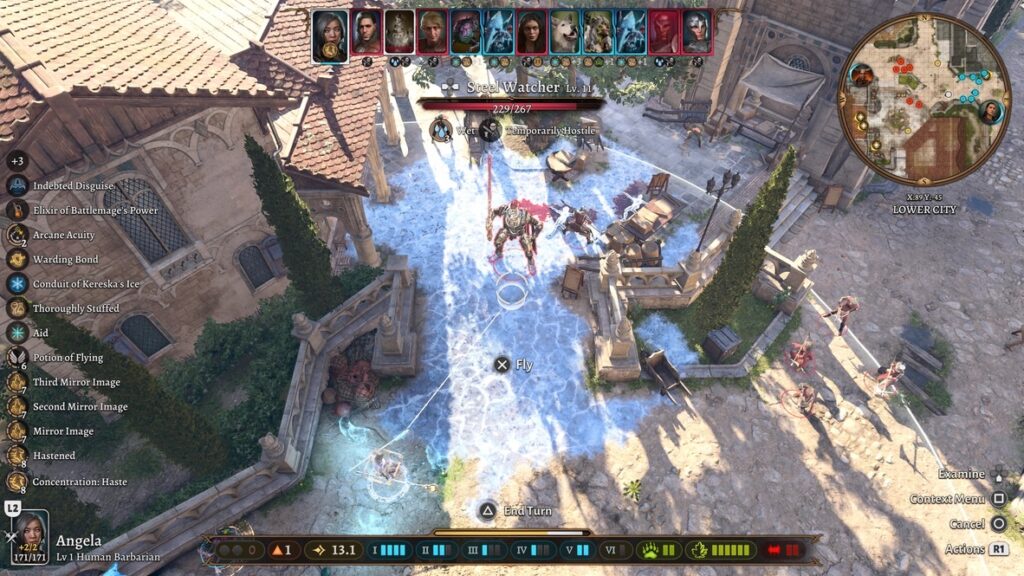The width and height of the screenshot is (1024, 576).
Task: Expand the +3 hidden status effects
Action: (x=17, y=161)
